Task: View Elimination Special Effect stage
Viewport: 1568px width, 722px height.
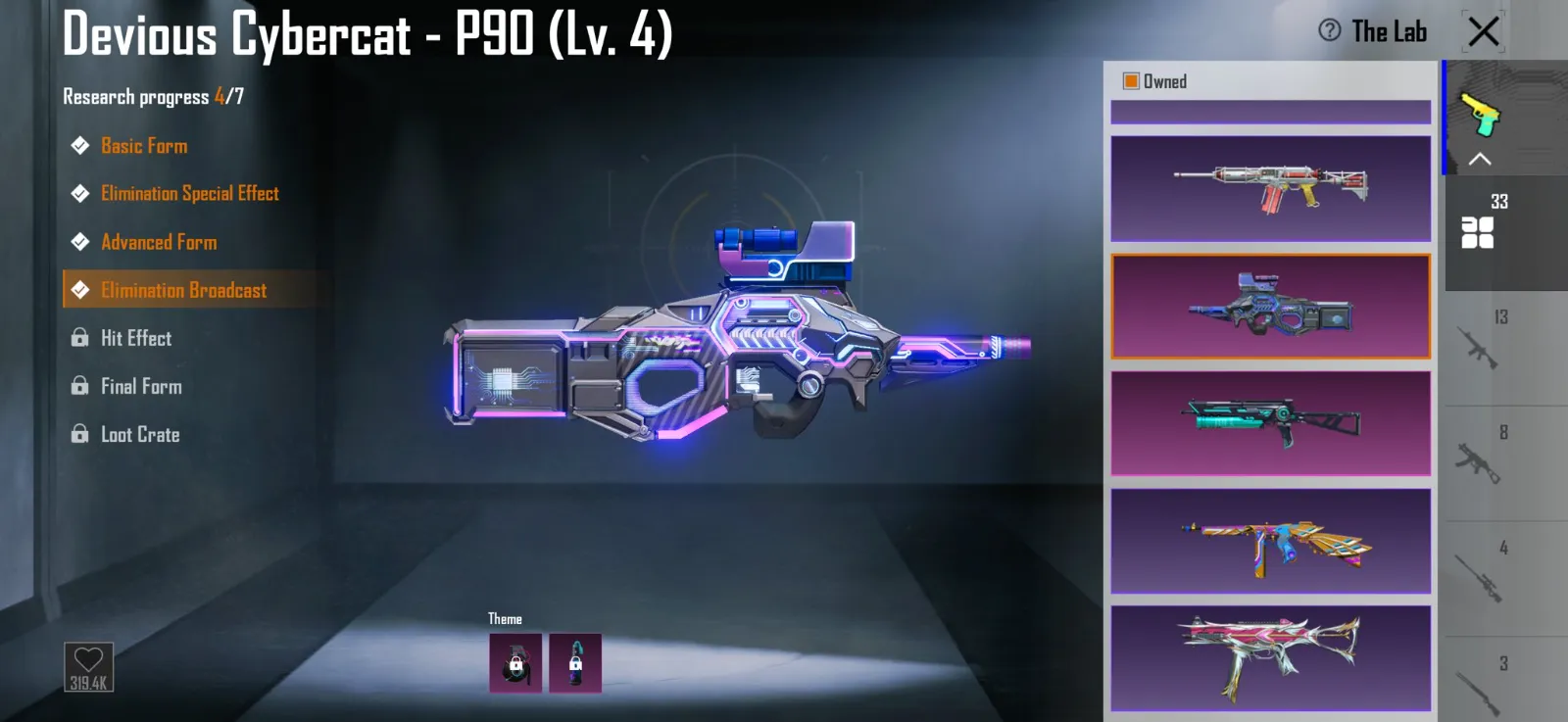Action: point(189,194)
